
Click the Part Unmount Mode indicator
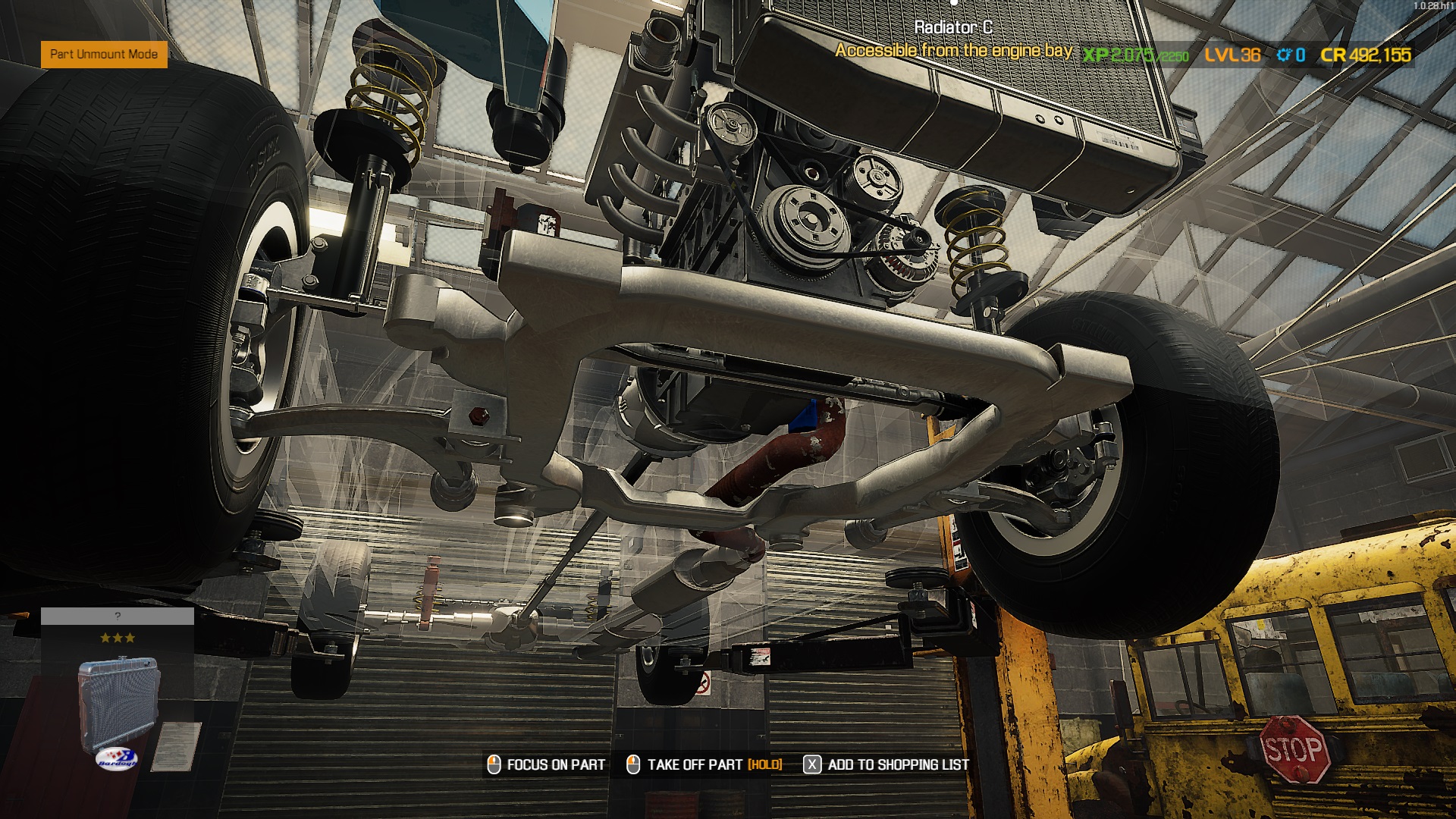click(x=104, y=55)
